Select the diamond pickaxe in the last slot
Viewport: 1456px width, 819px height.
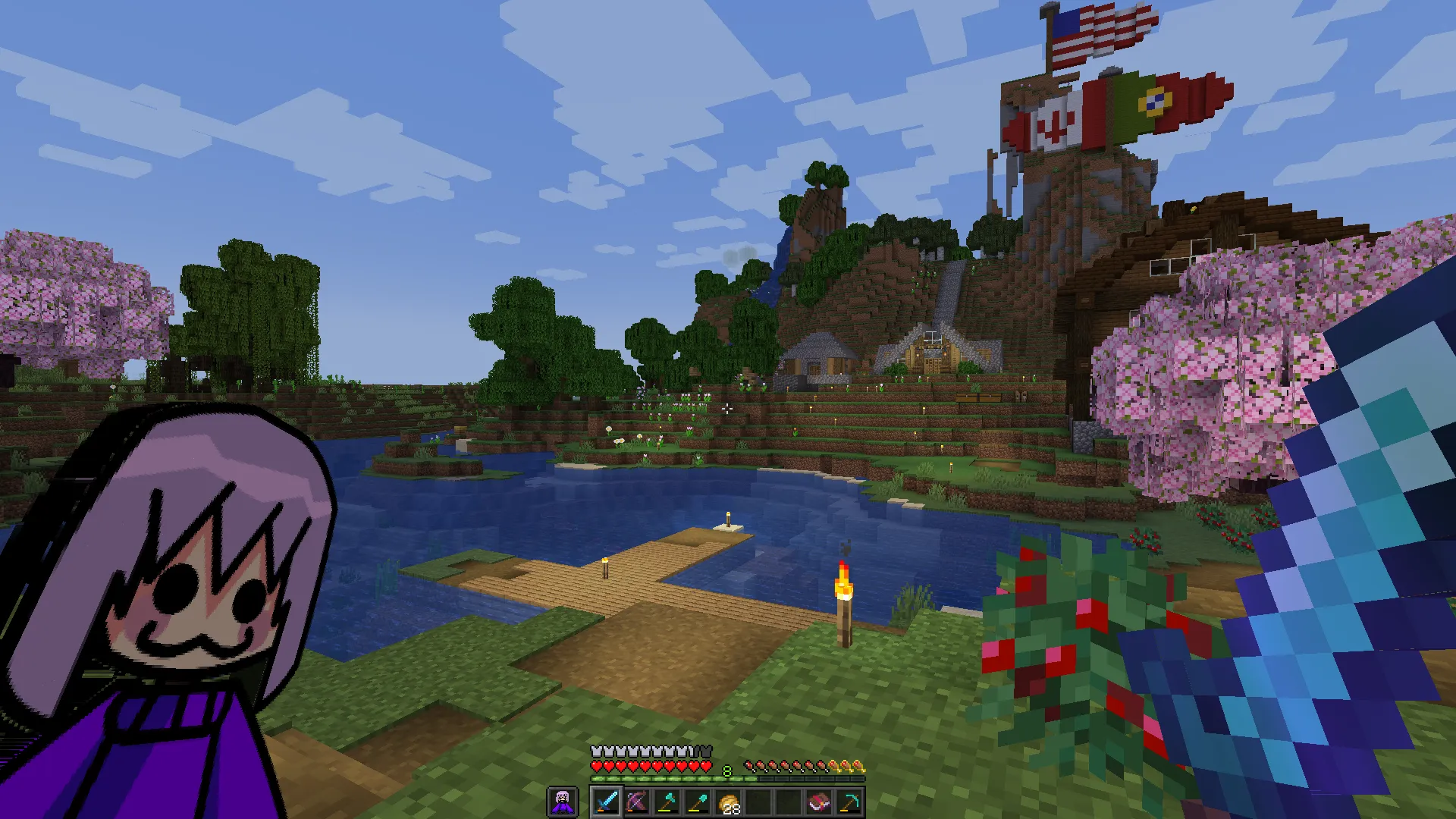pyautogui.click(x=847, y=802)
